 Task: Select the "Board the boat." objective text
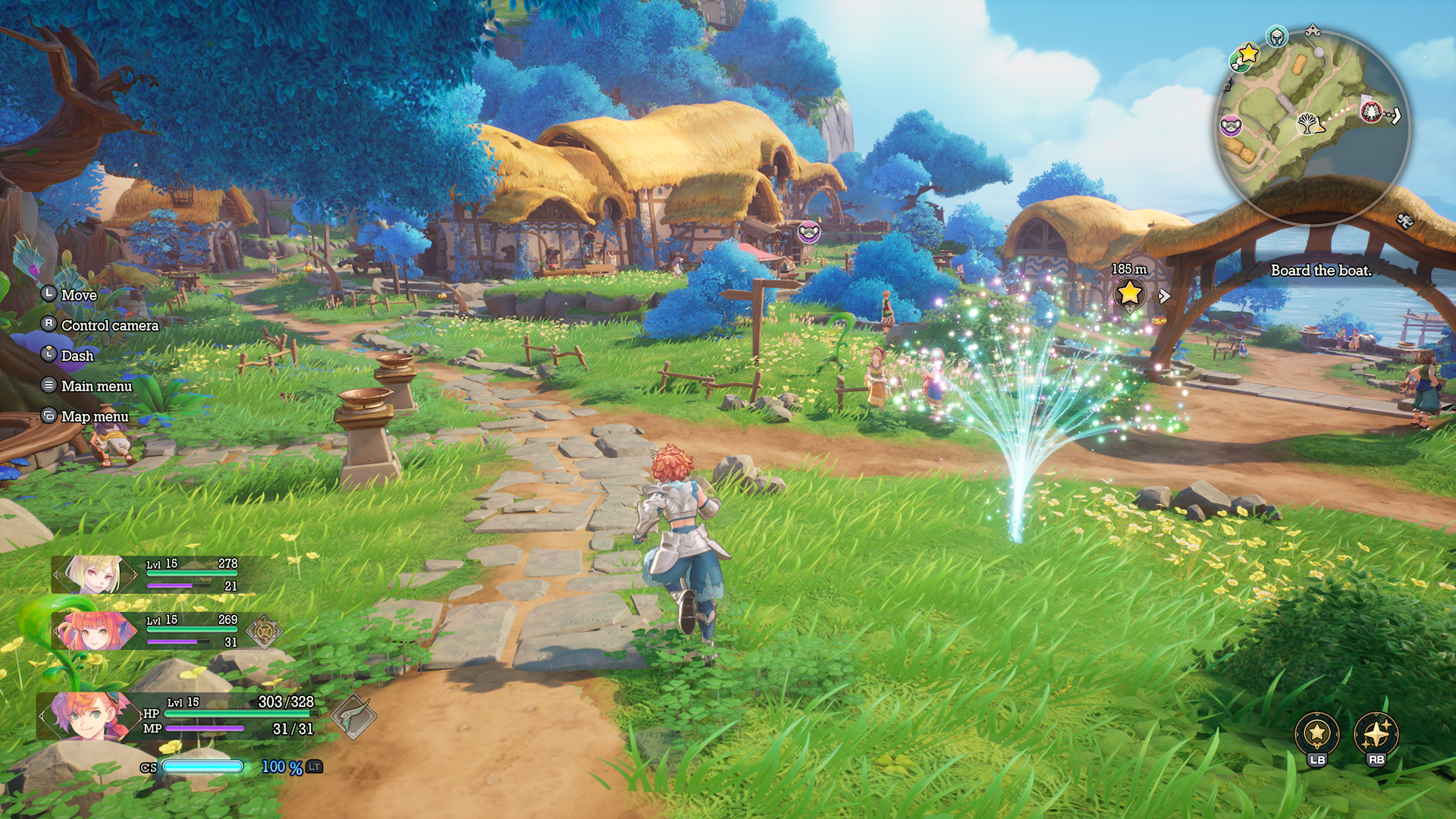1321,271
